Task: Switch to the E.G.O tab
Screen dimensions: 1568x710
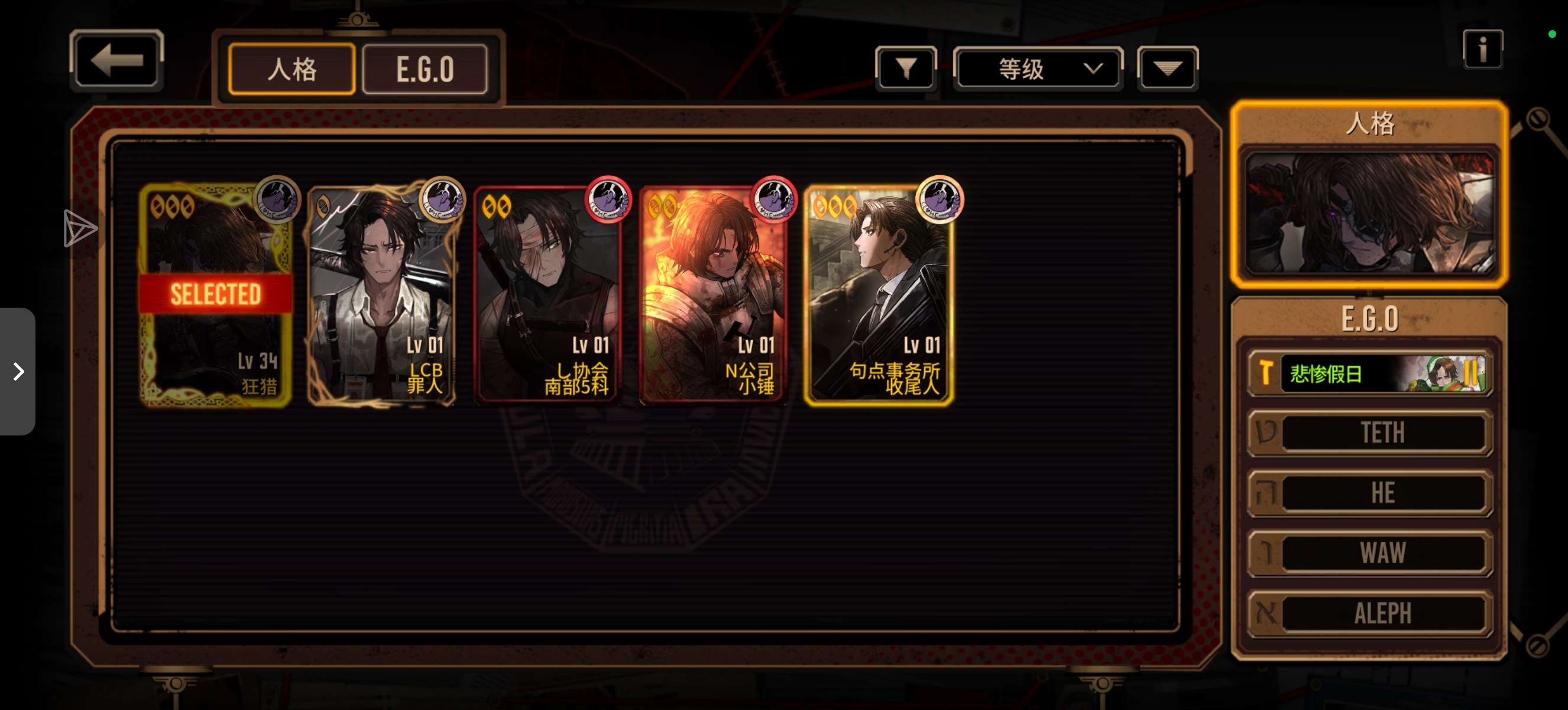Action: (425, 69)
